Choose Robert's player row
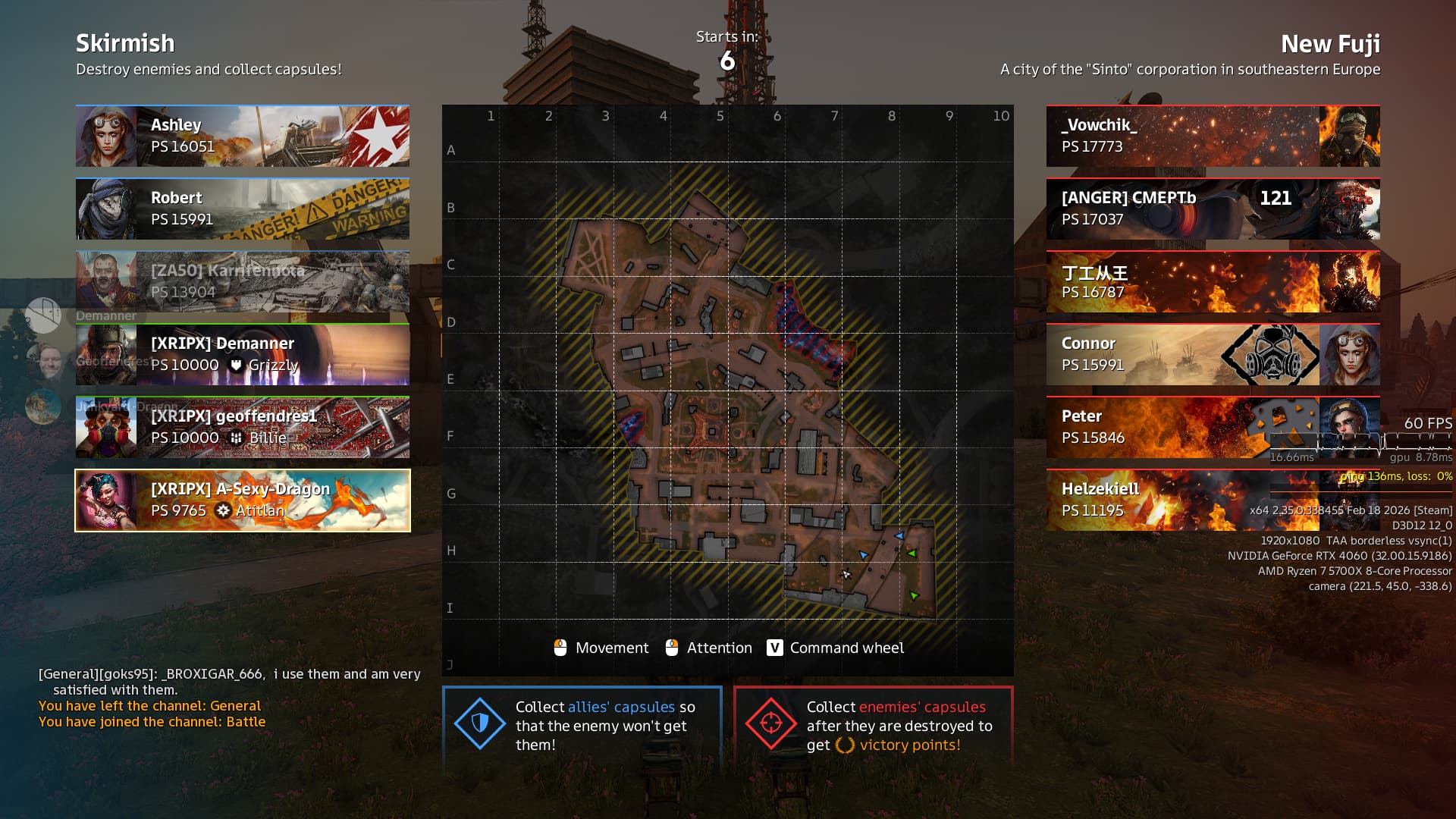Image resolution: width=1456 pixels, height=819 pixels. pos(243,209)
